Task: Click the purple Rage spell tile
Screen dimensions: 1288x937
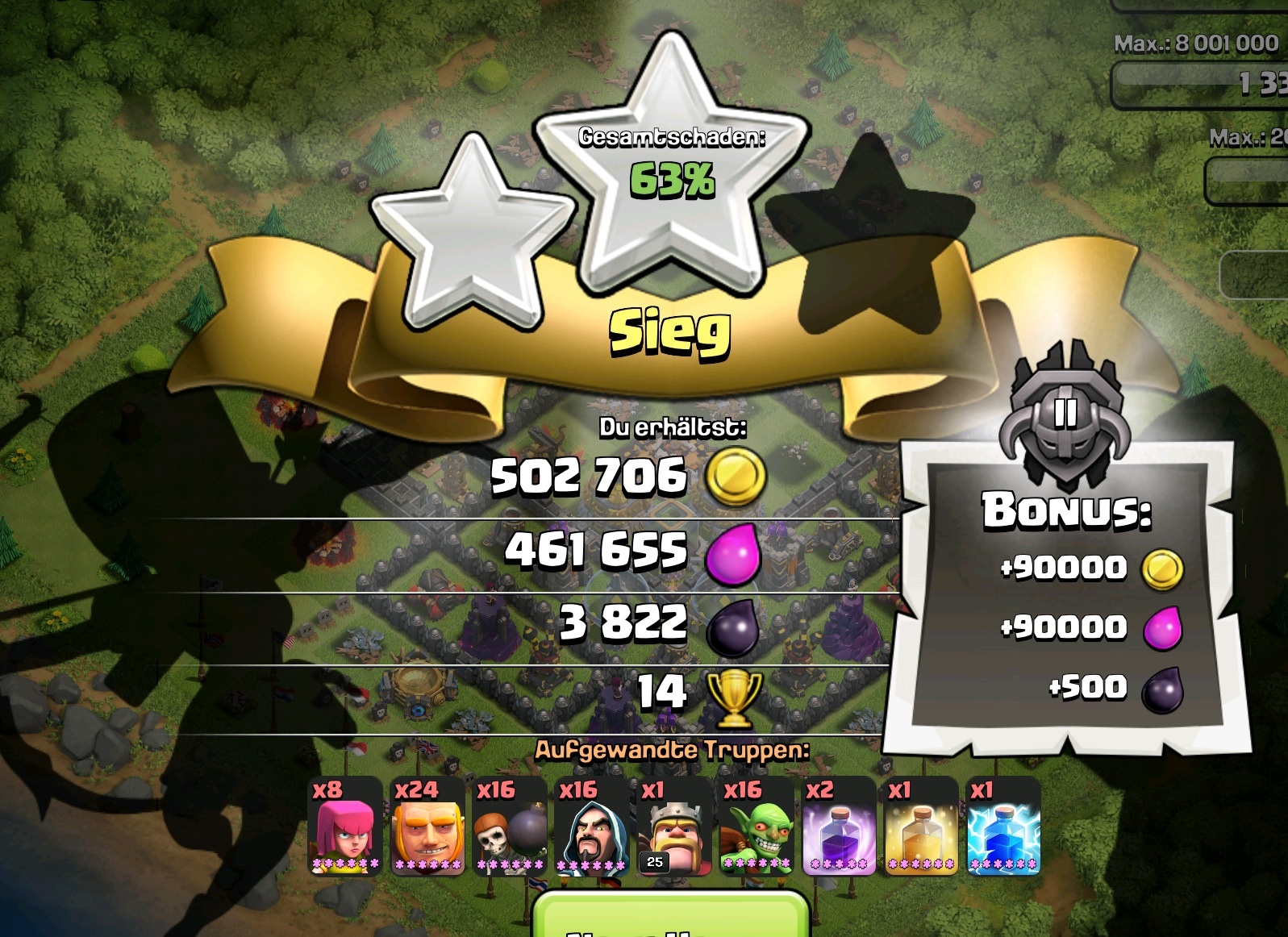Action: (x=839, y=827)
